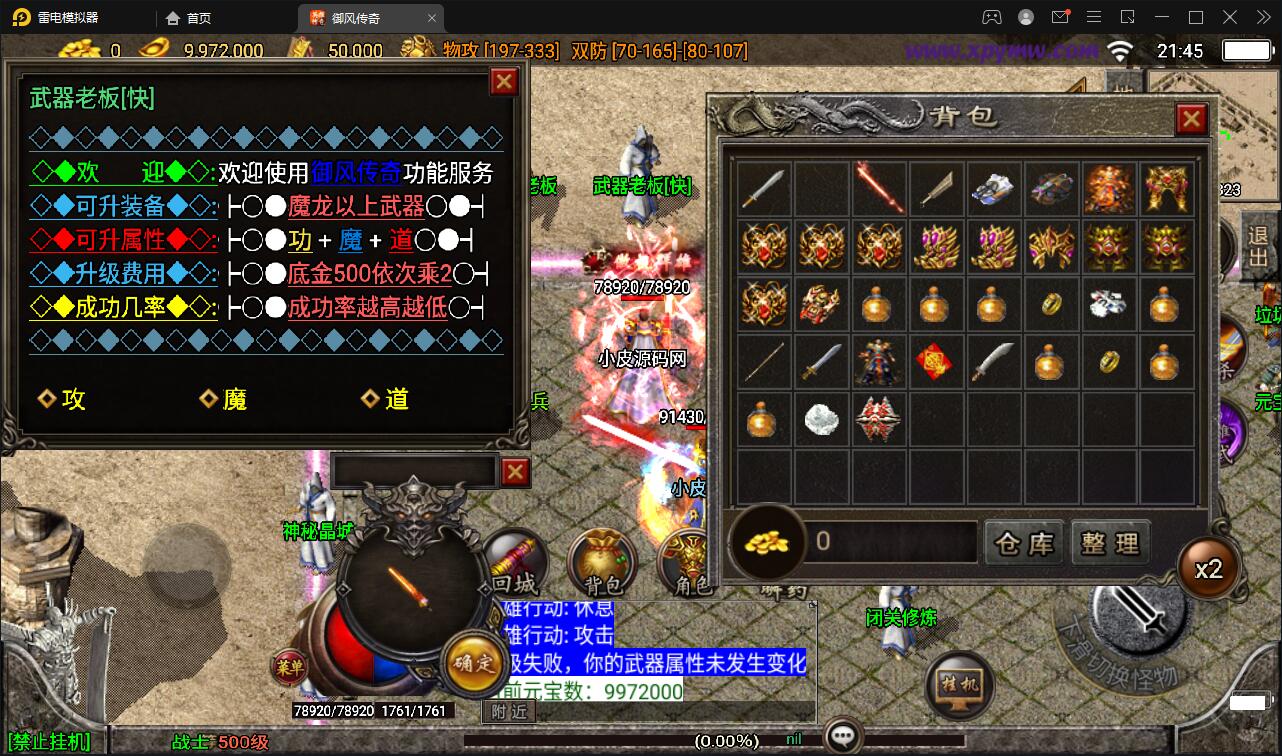
Task: Select the 攻 attack attribute option
Action: [63, 399]
